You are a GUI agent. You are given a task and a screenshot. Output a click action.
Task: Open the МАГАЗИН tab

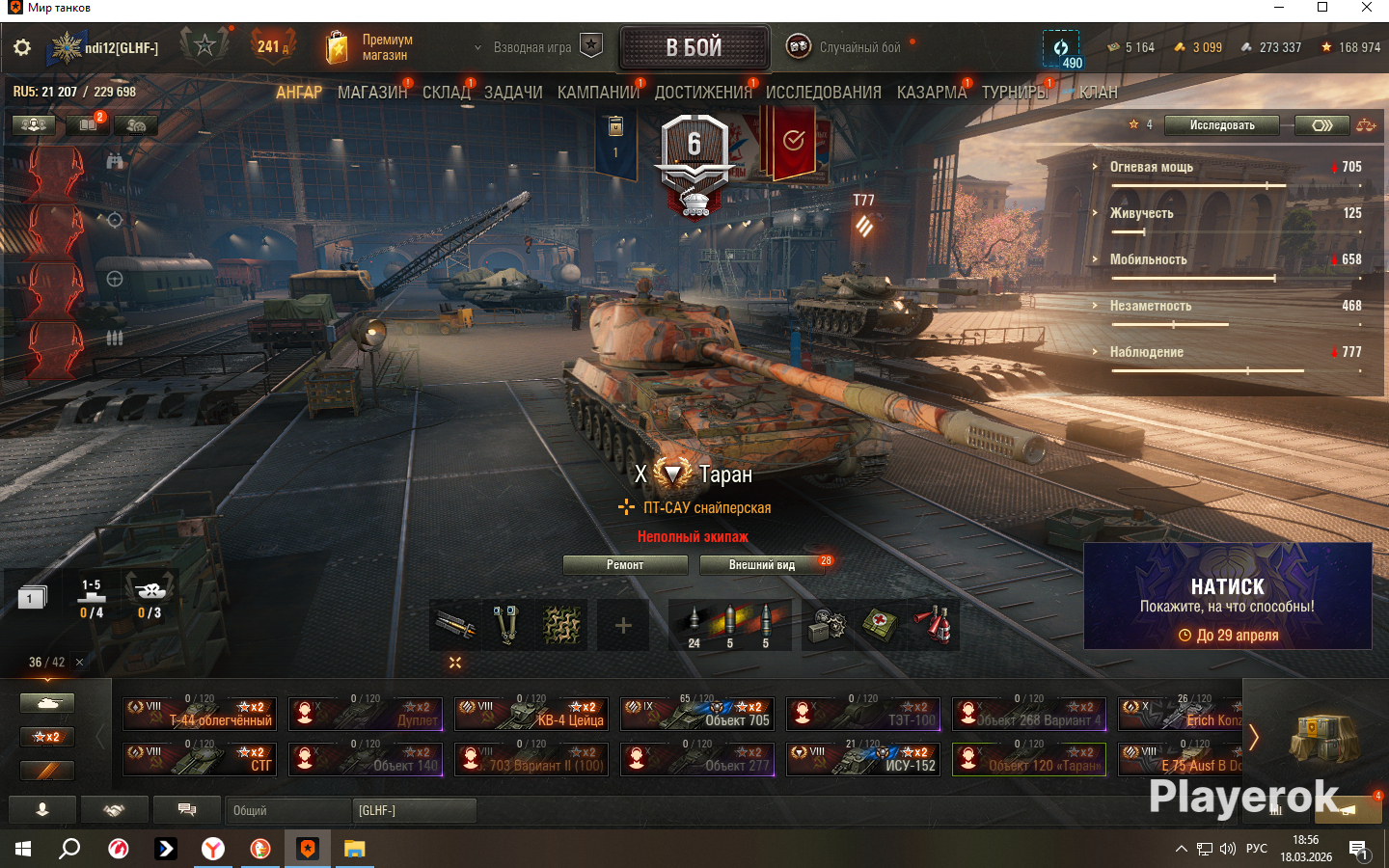pyautogui.click(x=371, y=93)
